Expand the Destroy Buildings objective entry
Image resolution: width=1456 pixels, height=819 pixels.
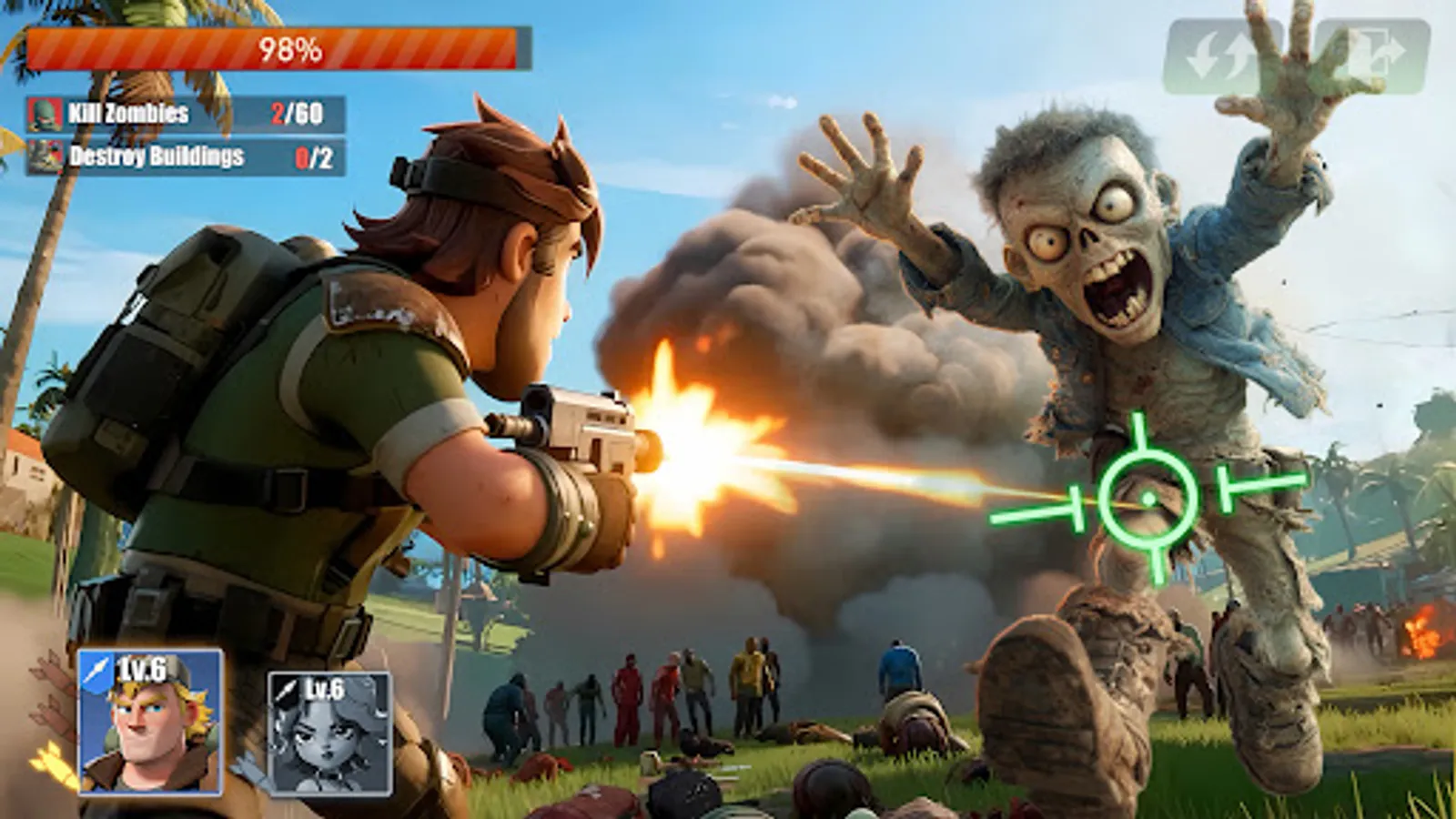(182, 155)
